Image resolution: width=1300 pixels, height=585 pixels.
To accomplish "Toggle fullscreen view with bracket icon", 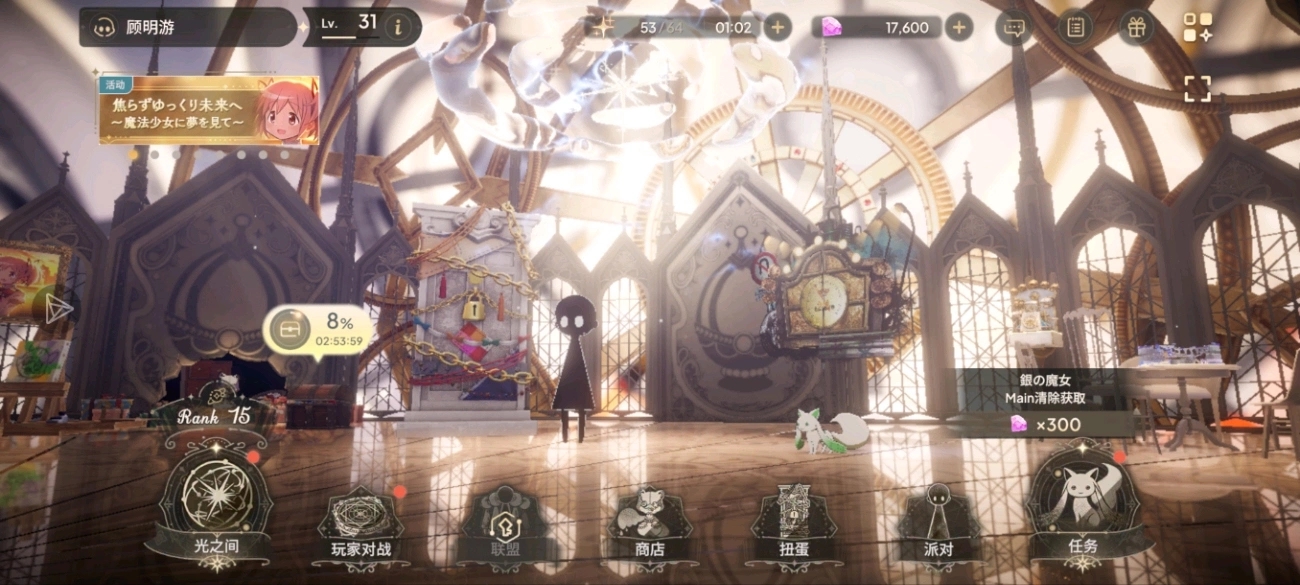I will click(x=1197, y=89).
